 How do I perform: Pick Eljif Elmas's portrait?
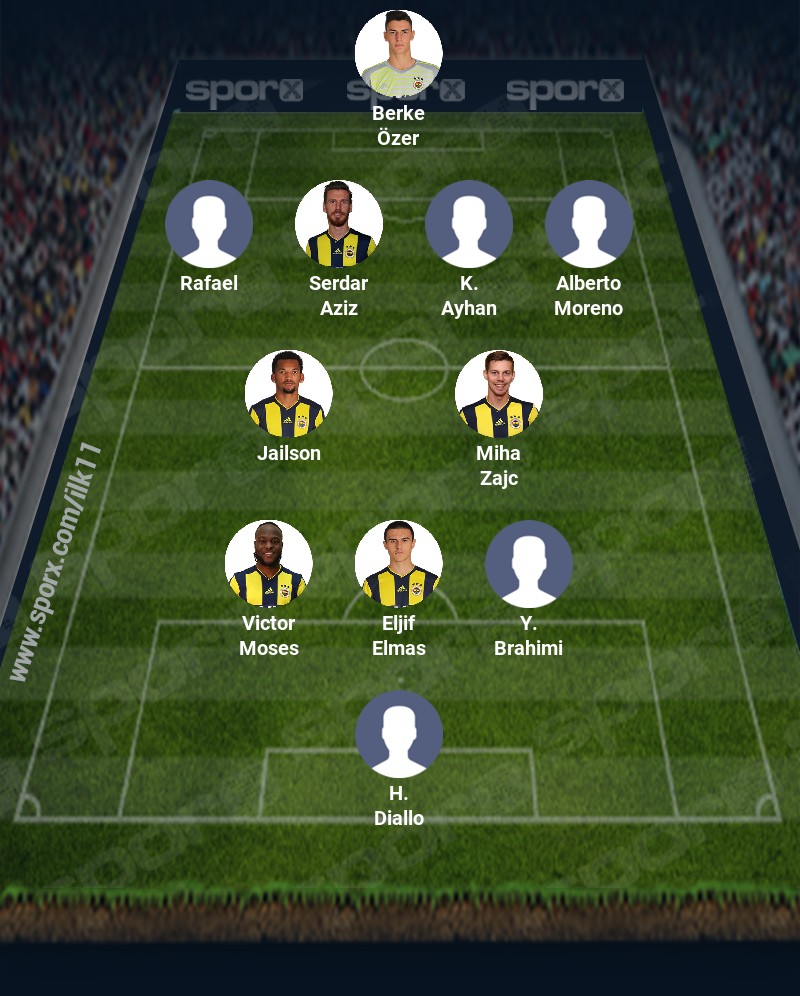[399, 564]
